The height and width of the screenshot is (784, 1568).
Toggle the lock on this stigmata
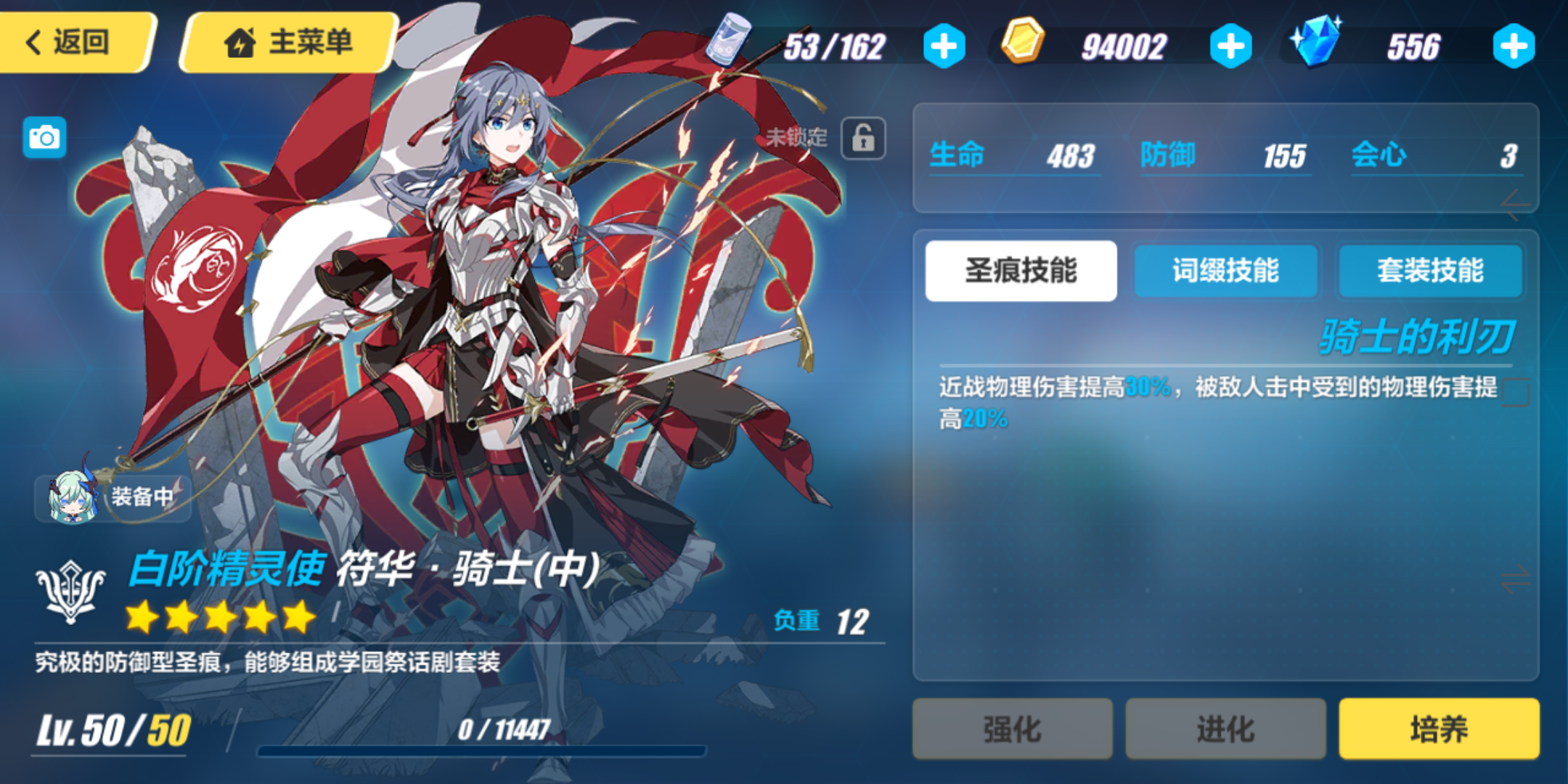(x=864, y=139)
